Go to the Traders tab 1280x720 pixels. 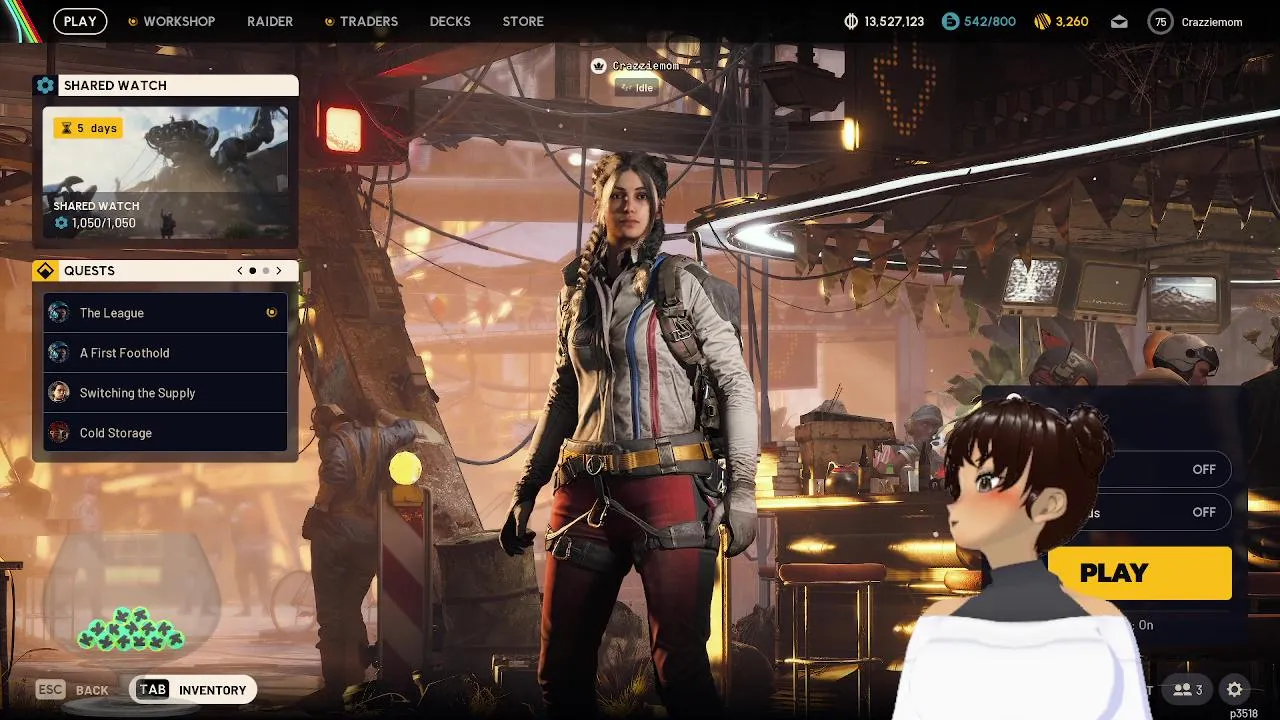[367, 21]
